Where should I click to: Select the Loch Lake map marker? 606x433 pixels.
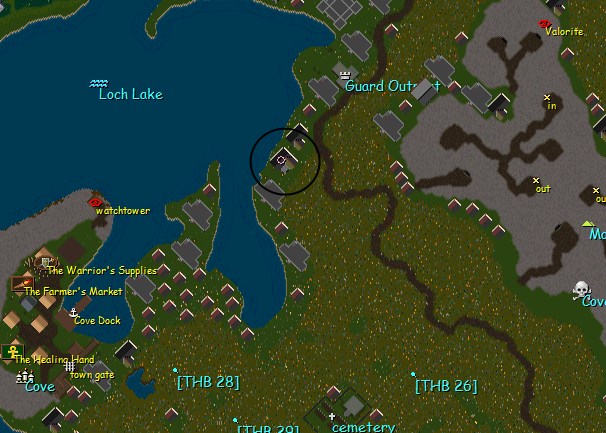click(99, 83)
